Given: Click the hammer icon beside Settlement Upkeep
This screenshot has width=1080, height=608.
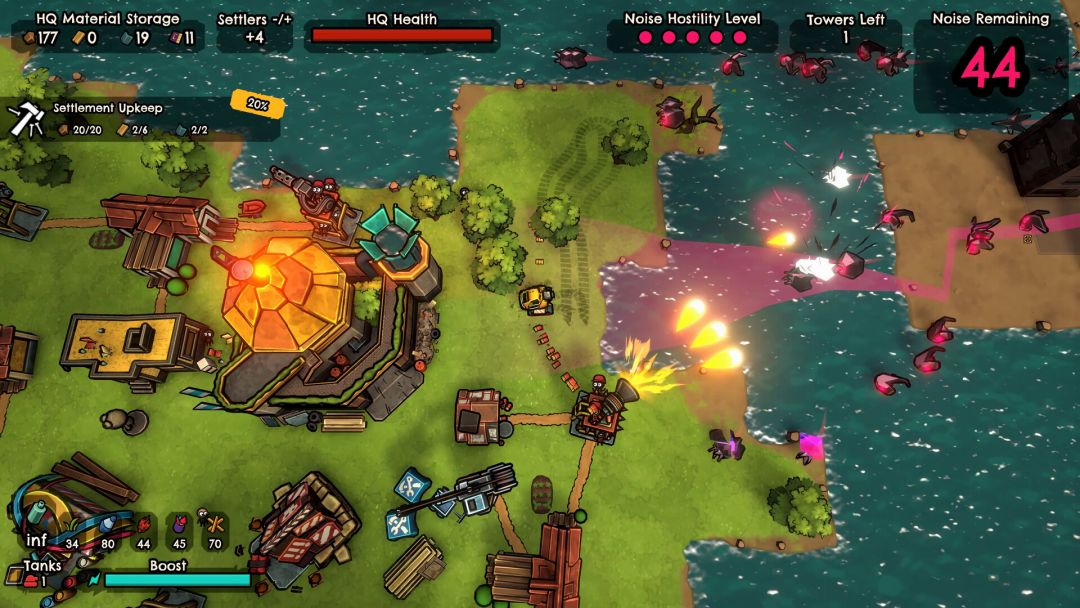Looking at the screenshot, I should point(25,119).
